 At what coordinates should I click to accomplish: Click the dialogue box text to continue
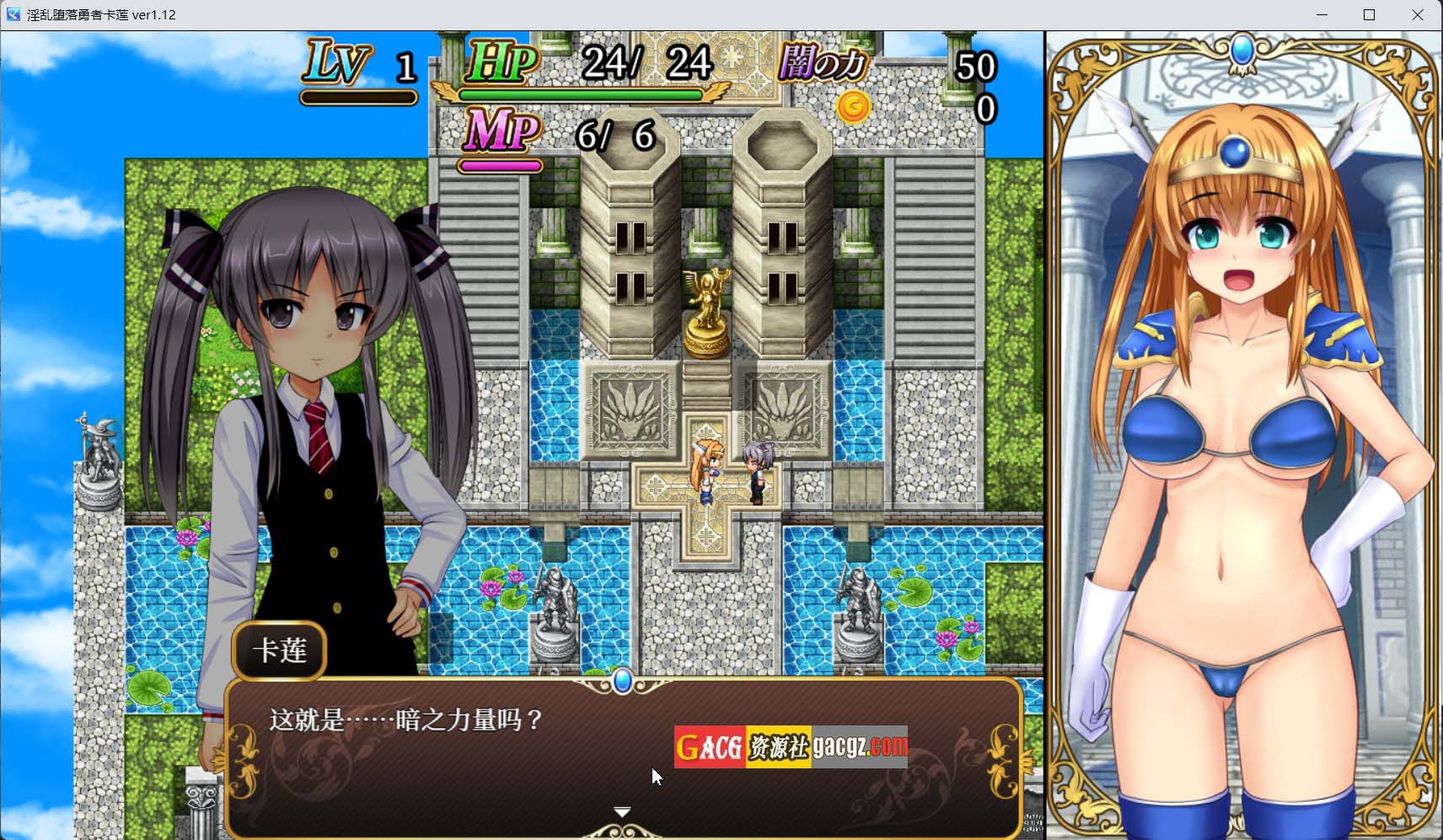pyautogui.click(x=406, y=720)
